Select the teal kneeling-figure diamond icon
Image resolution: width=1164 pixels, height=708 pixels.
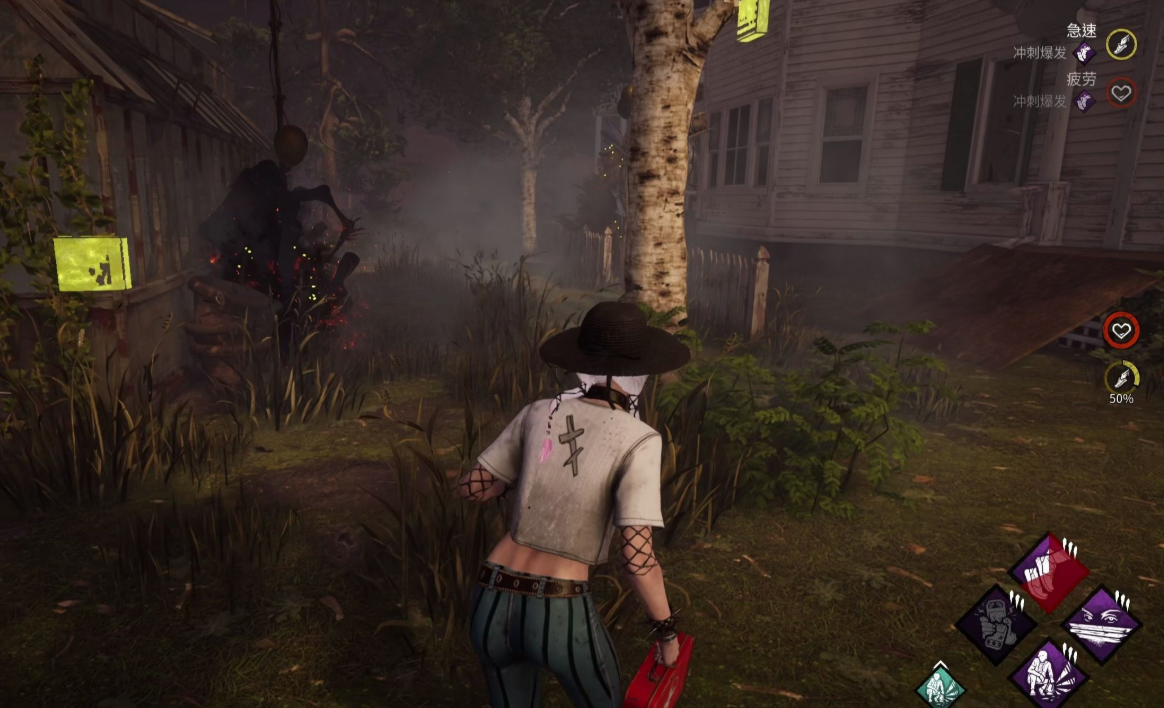point(940,687)
